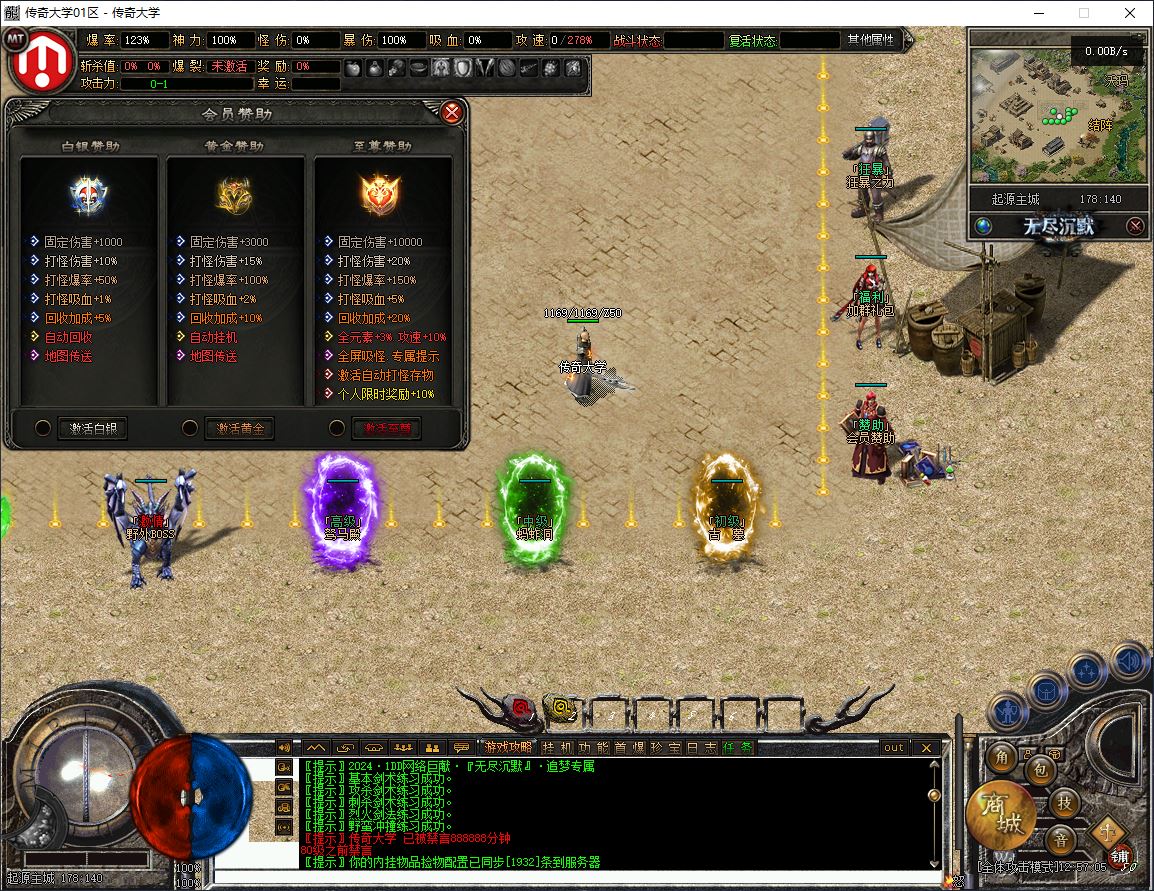Activate the supreme sponsorship under 至尊赞助
The image size is (1154, 891).
click(386, 428)
